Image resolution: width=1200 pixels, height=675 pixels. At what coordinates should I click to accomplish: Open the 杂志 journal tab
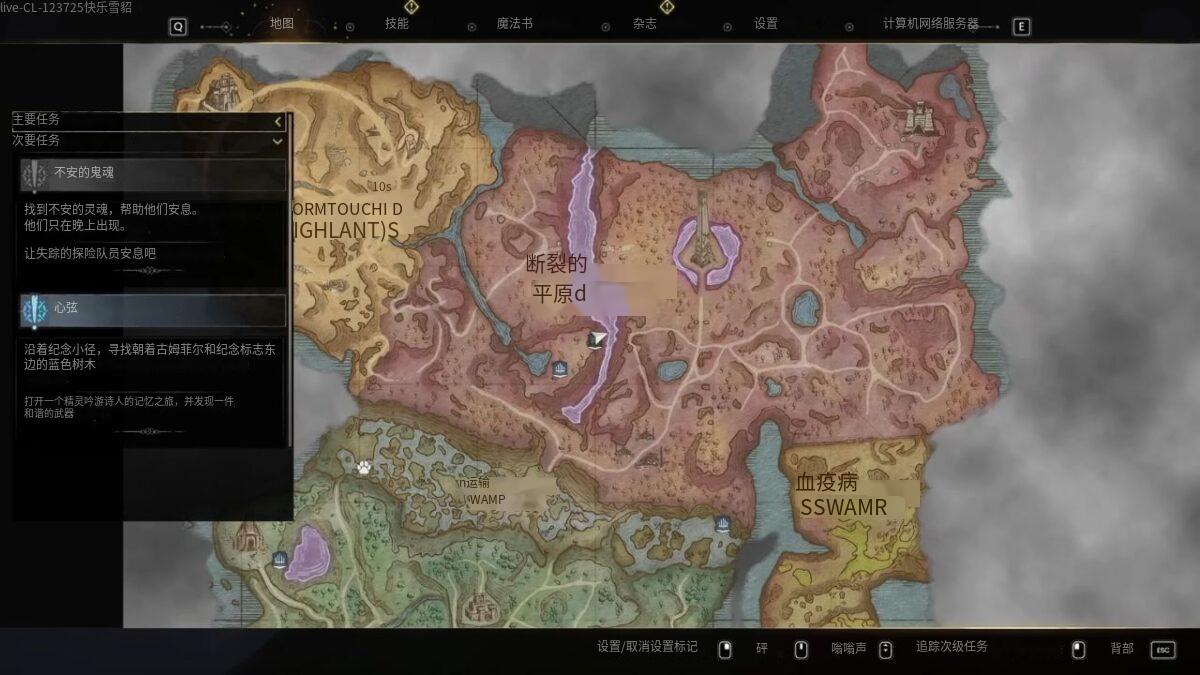645,24
